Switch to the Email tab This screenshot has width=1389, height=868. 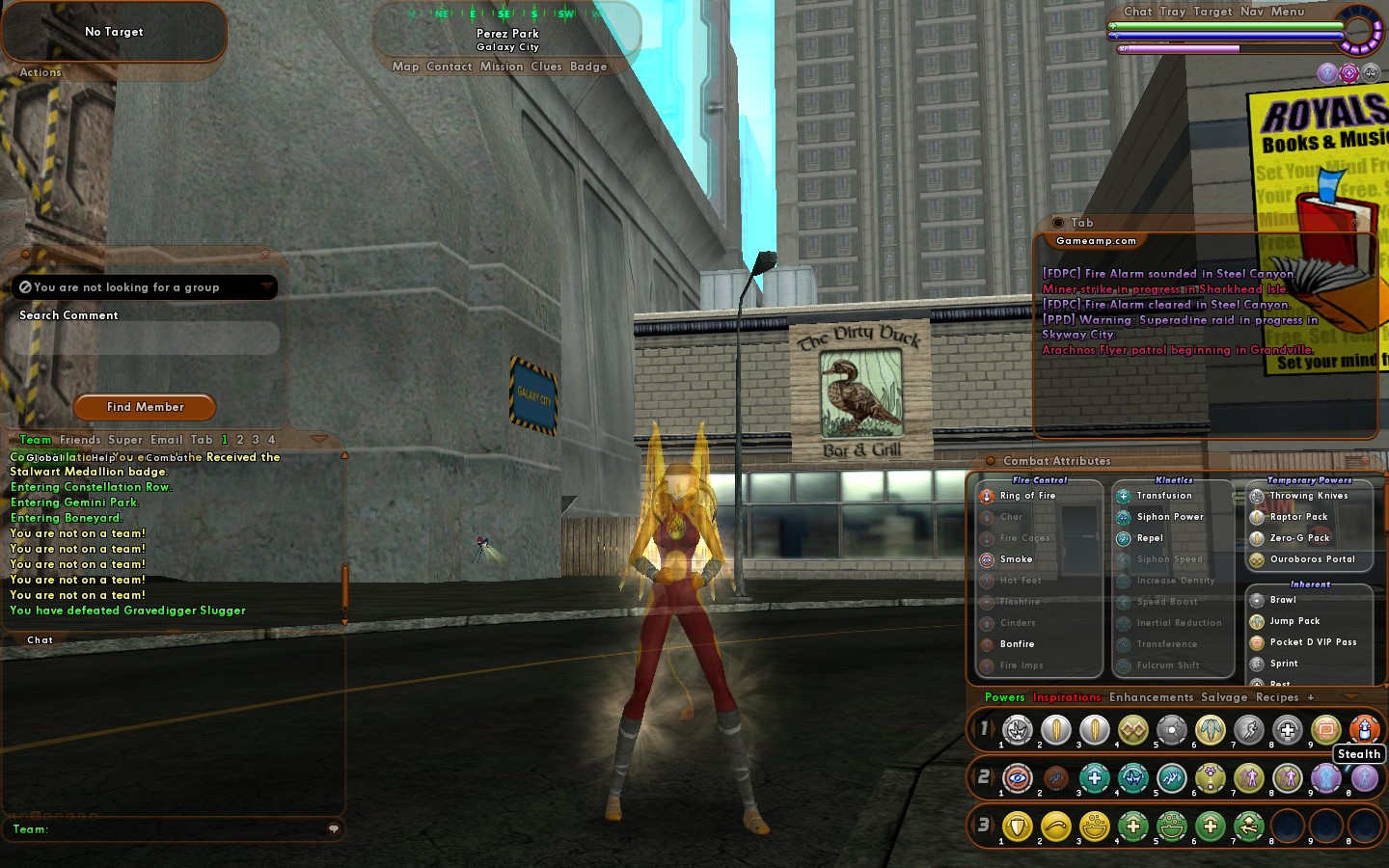point(166,440)
